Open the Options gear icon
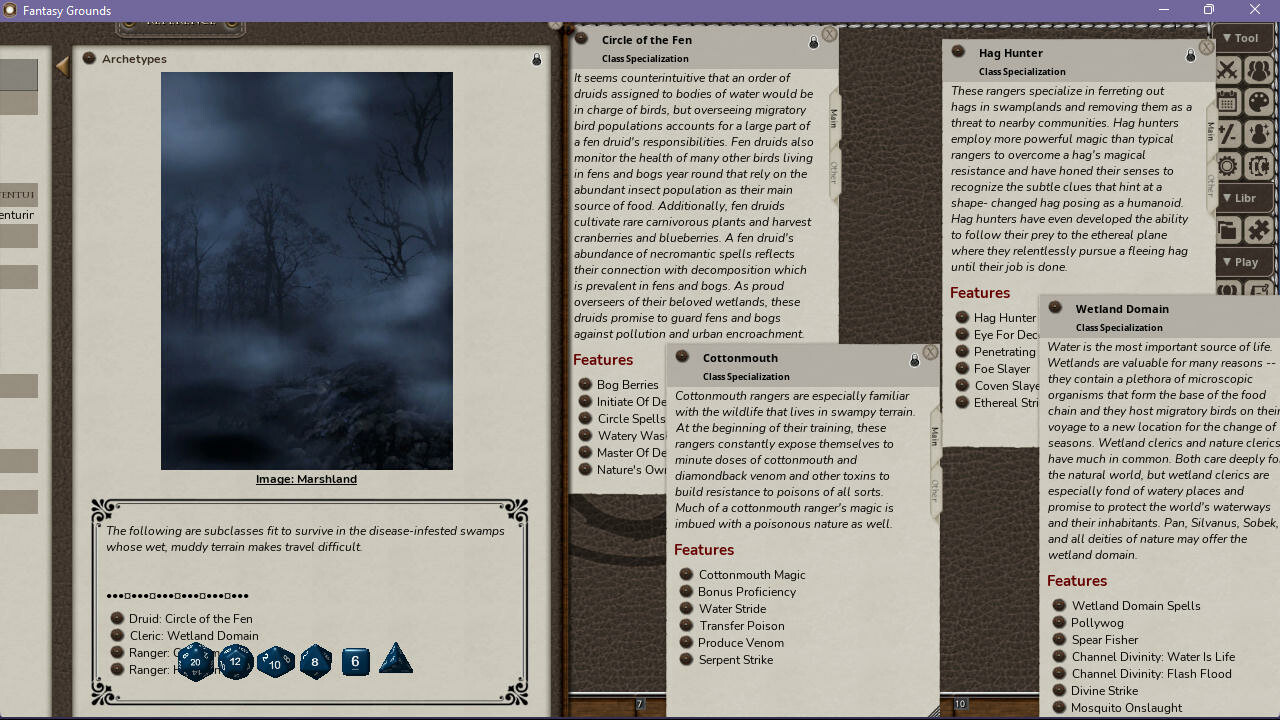Image resolution: width=1280 pixels, height=720 pixels. point(1227,165)
